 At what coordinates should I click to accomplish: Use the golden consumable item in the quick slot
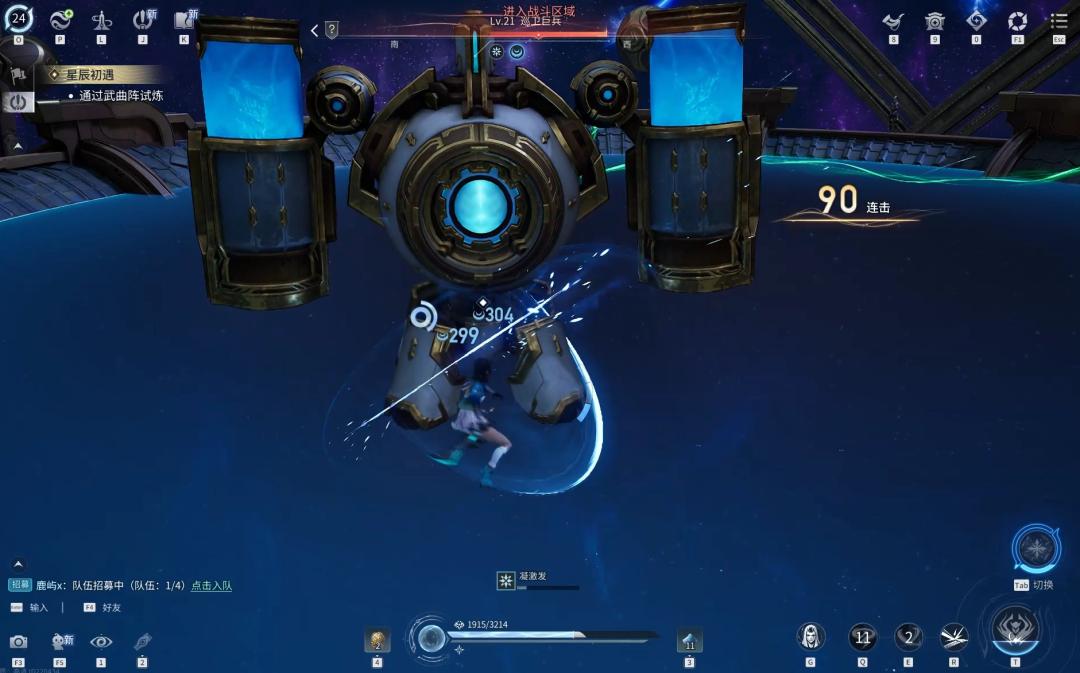pos(377,640)
